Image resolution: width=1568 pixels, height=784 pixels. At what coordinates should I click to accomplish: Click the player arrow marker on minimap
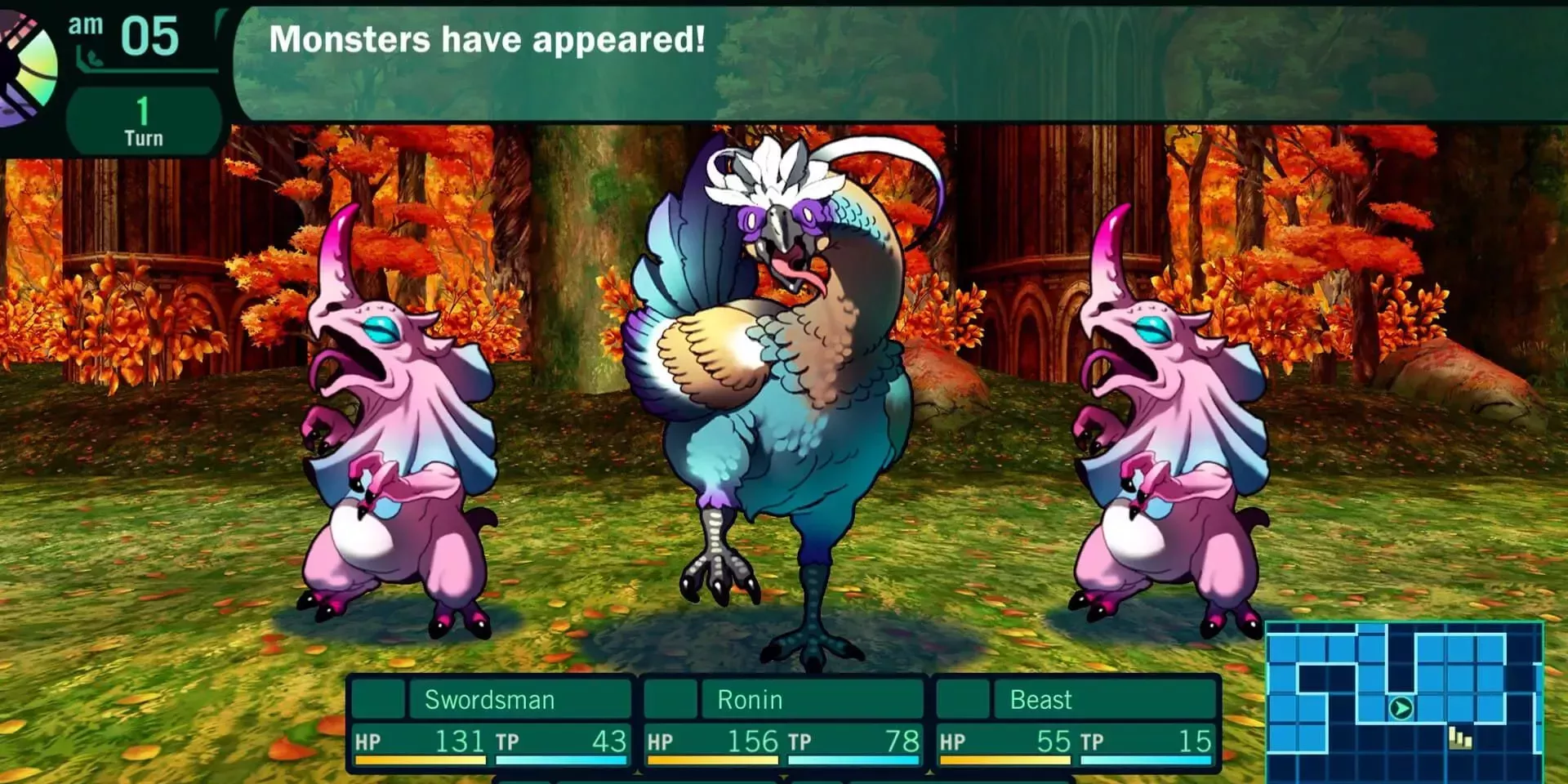[x=1401, y=708]
